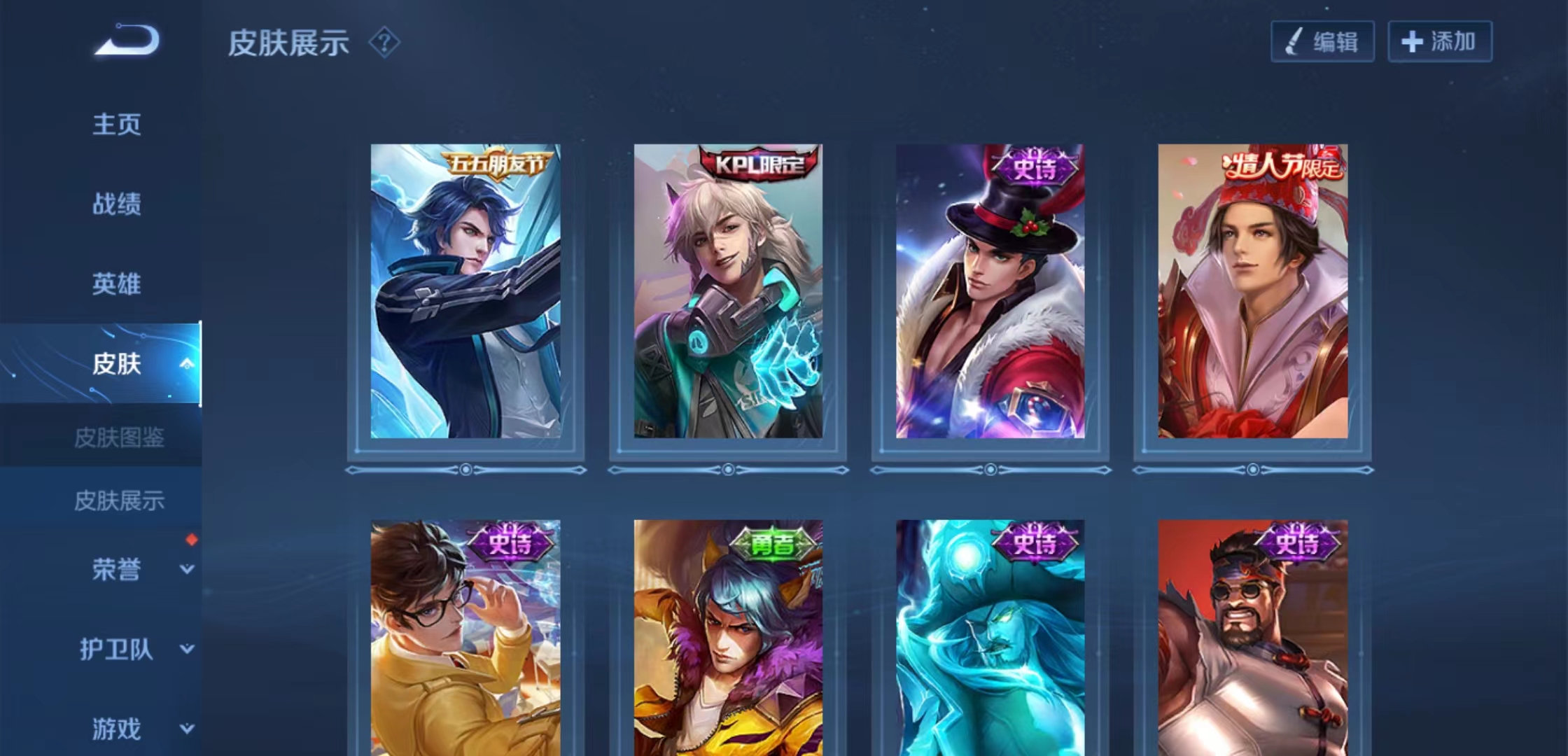Choose the Christmas top hat epic skin

990,291
